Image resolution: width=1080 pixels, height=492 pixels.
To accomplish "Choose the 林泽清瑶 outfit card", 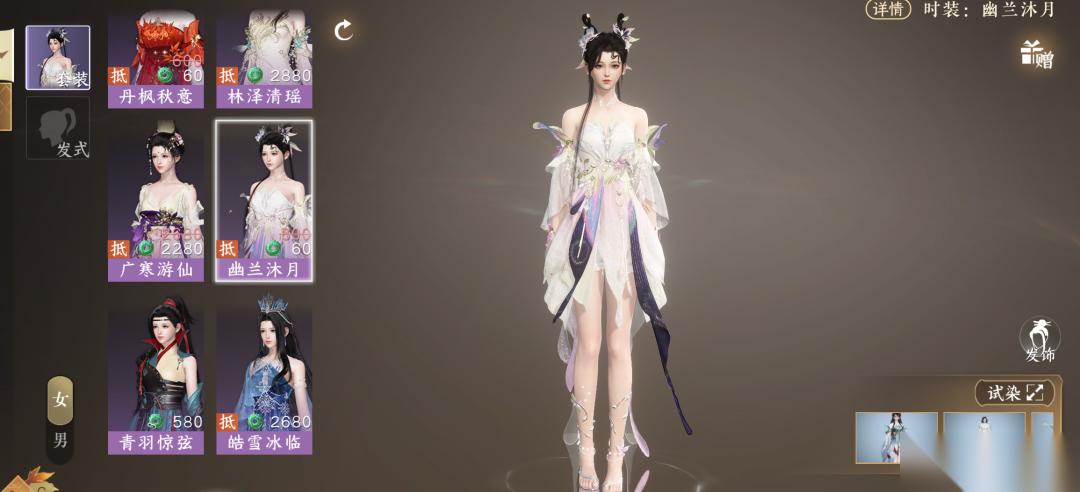I will coord(264,60).
